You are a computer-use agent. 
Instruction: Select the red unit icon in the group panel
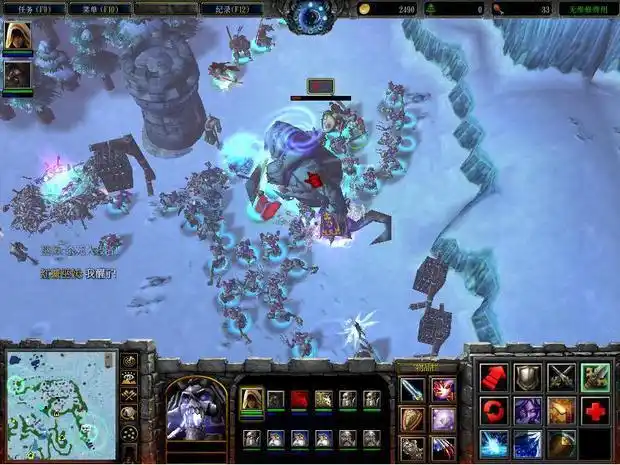pos(300,400)
